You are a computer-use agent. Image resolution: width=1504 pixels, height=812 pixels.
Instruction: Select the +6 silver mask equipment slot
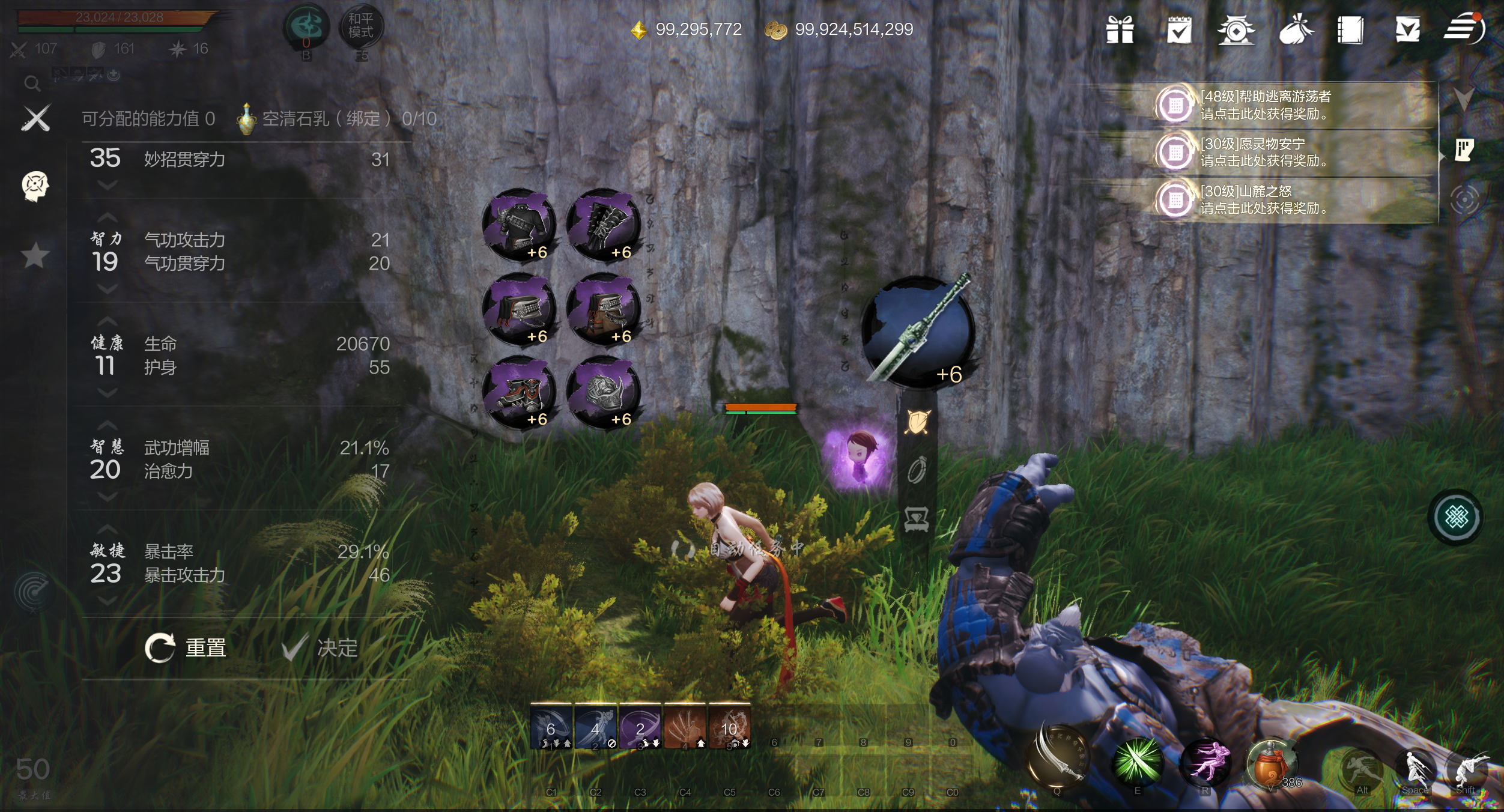(603, 392)
